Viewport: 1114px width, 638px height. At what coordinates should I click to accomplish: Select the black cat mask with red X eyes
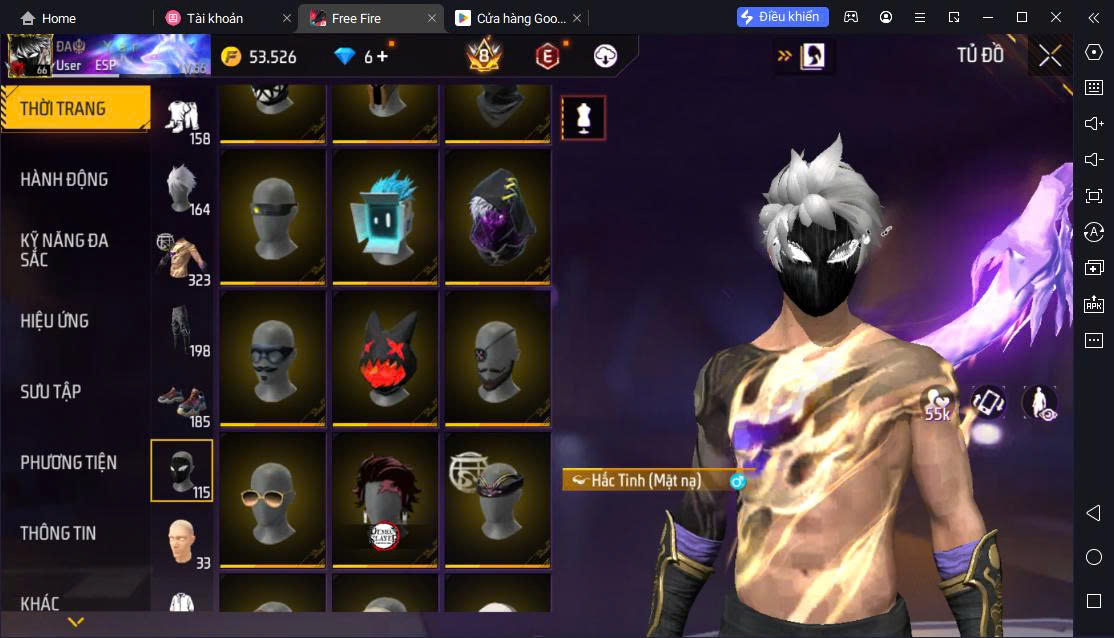coord(385,357)
